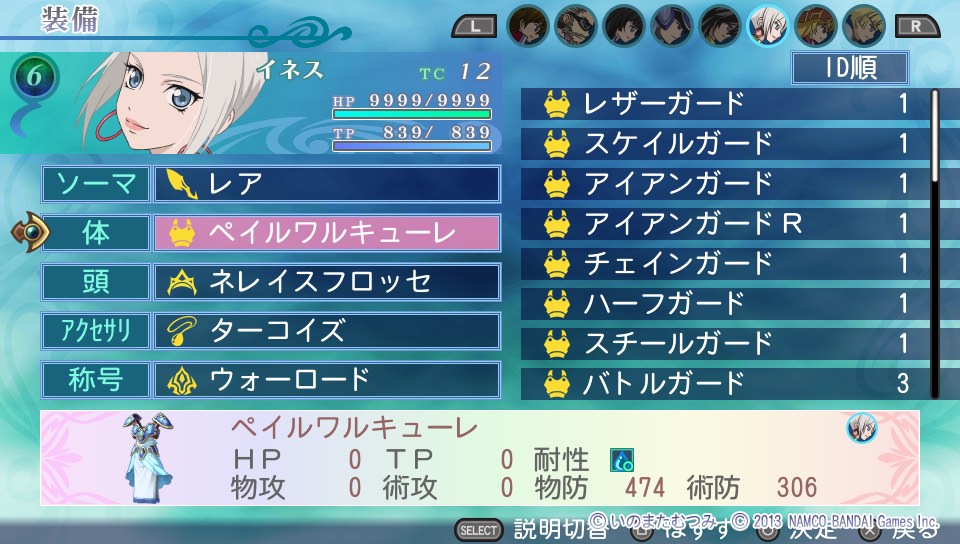
Task: Switch to the eyepatch character portrait
Action: click(577, 25)
